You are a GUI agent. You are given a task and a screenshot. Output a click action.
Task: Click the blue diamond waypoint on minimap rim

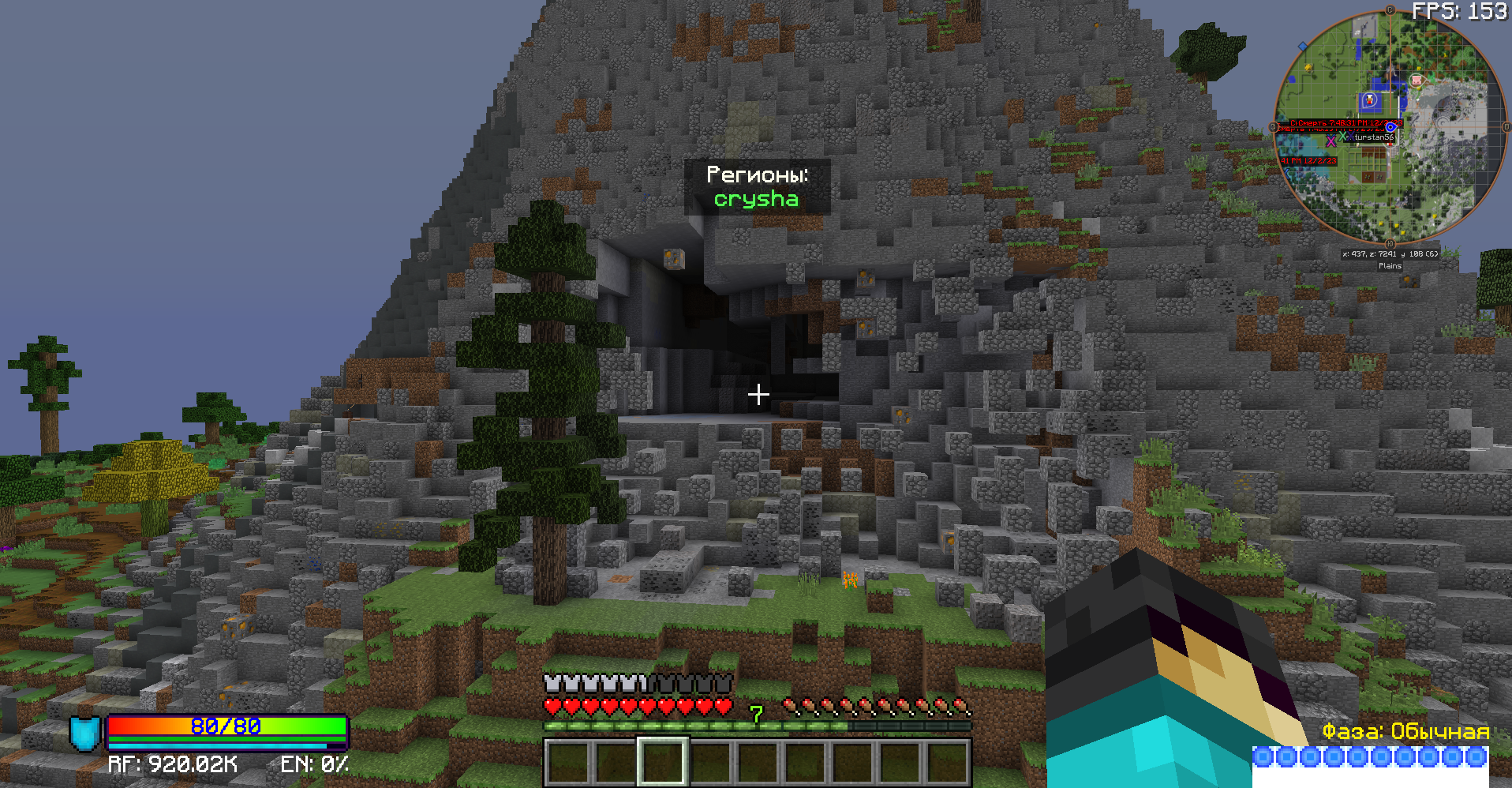click(1303, 47)
